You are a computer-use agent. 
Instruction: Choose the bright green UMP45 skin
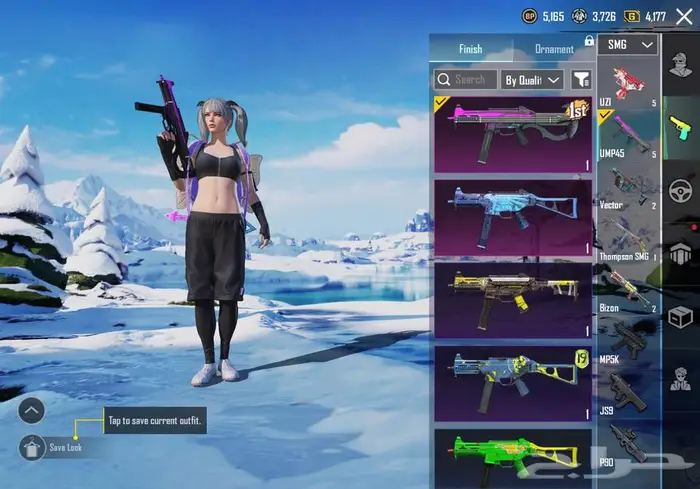(512, 458)
